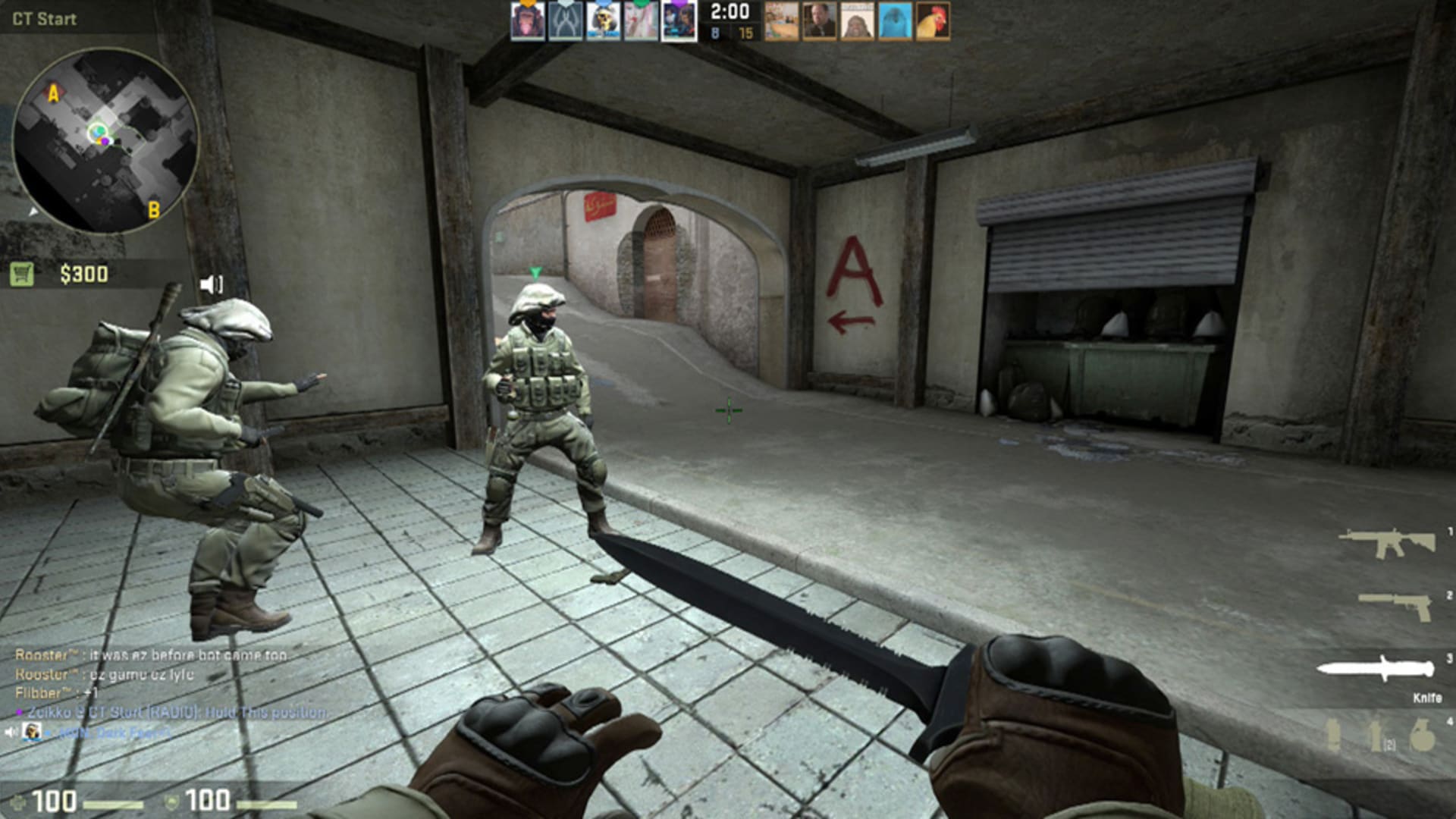Select the blue bird enemy avatar
This screenshot has width=1456, height=819.
(x=895, y=21)
